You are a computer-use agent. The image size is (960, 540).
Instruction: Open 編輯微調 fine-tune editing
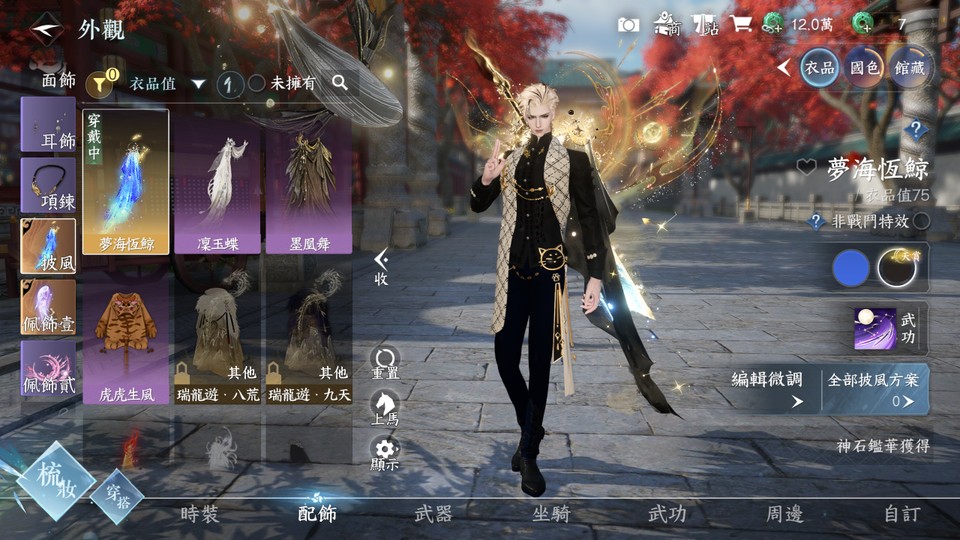point(768,388)
